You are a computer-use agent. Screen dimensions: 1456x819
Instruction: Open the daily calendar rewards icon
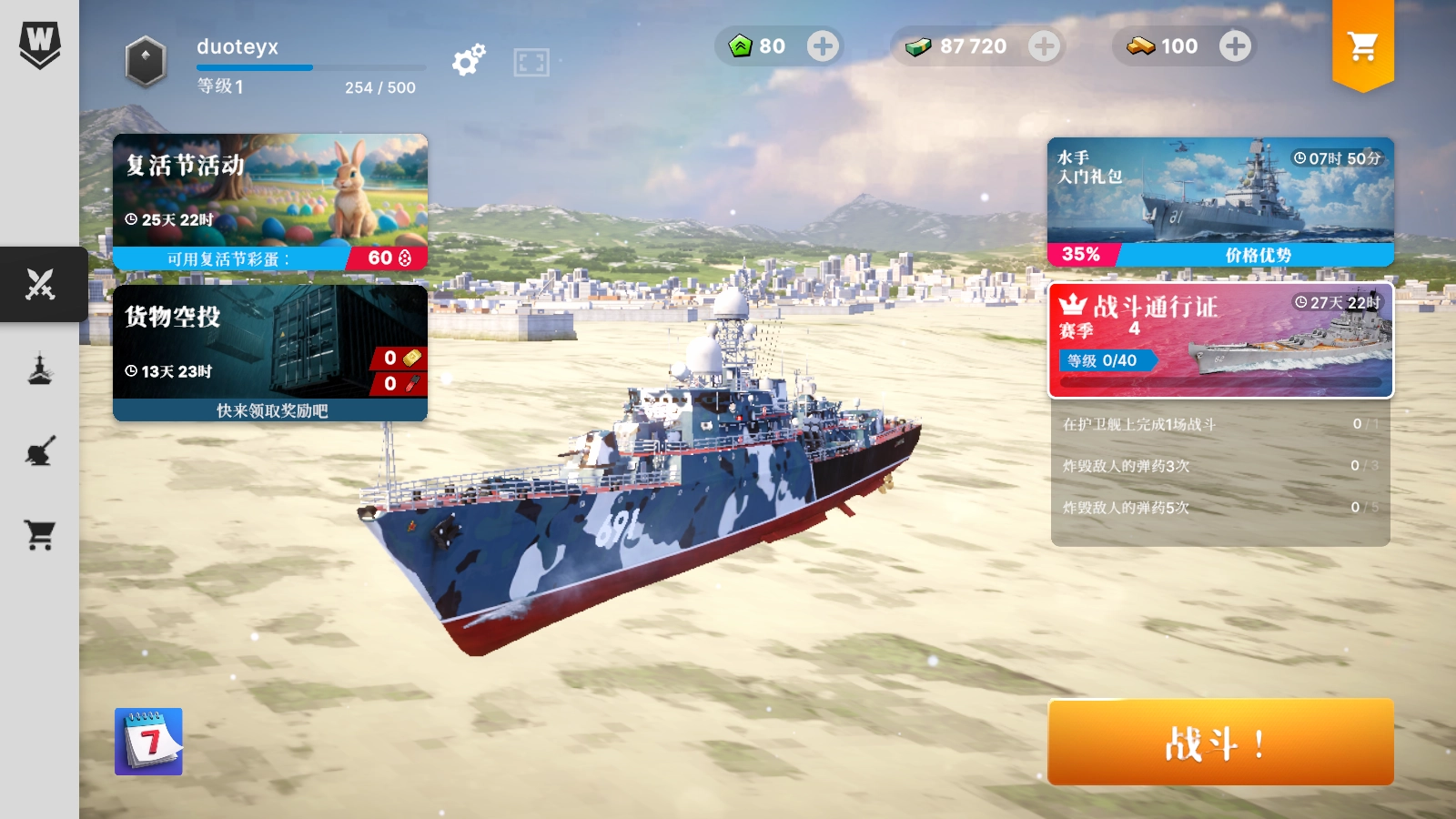(x=148, y=742)
